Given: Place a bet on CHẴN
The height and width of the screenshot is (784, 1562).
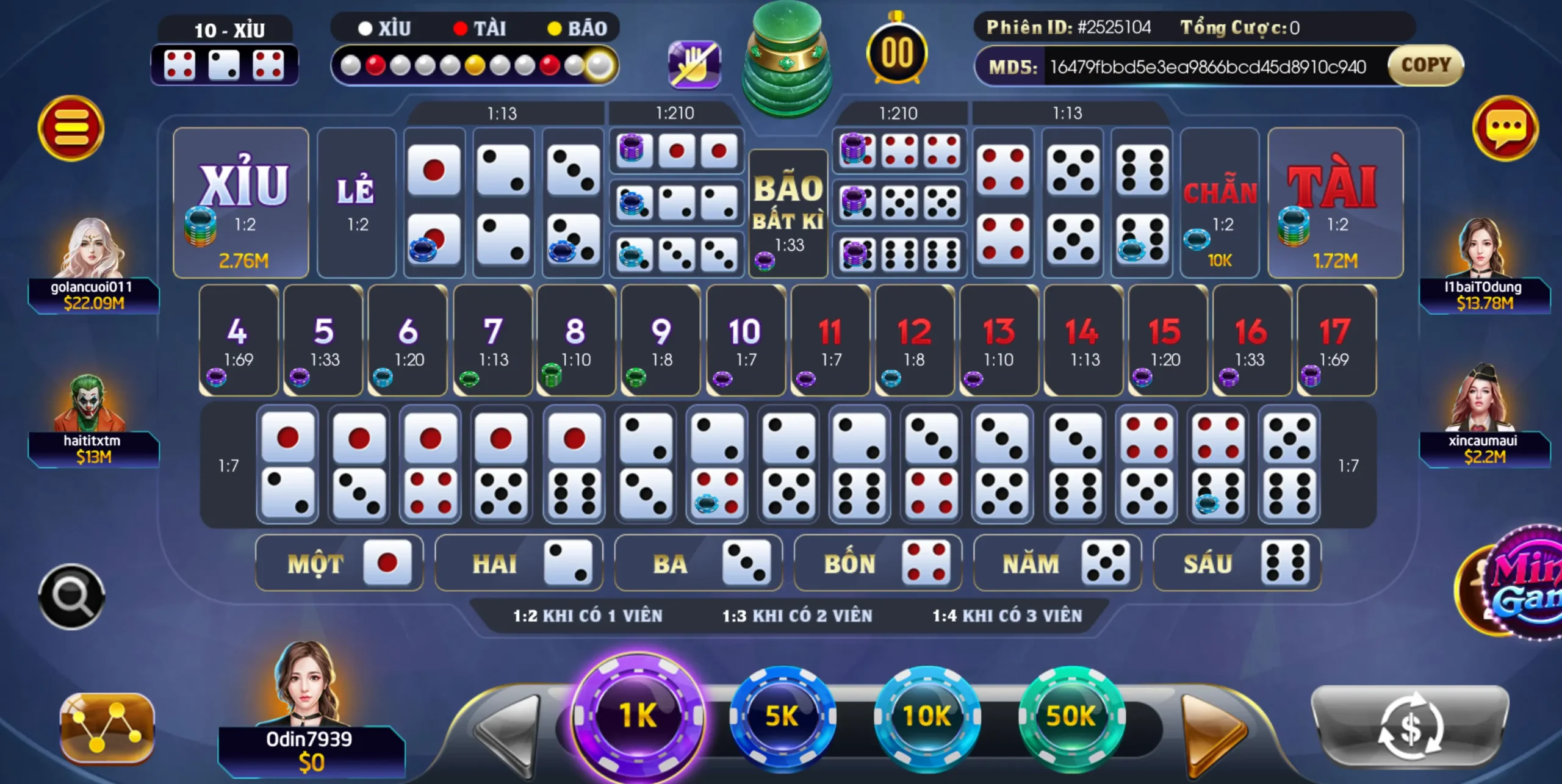Looking at the screenshot, I should [1219, 203].
